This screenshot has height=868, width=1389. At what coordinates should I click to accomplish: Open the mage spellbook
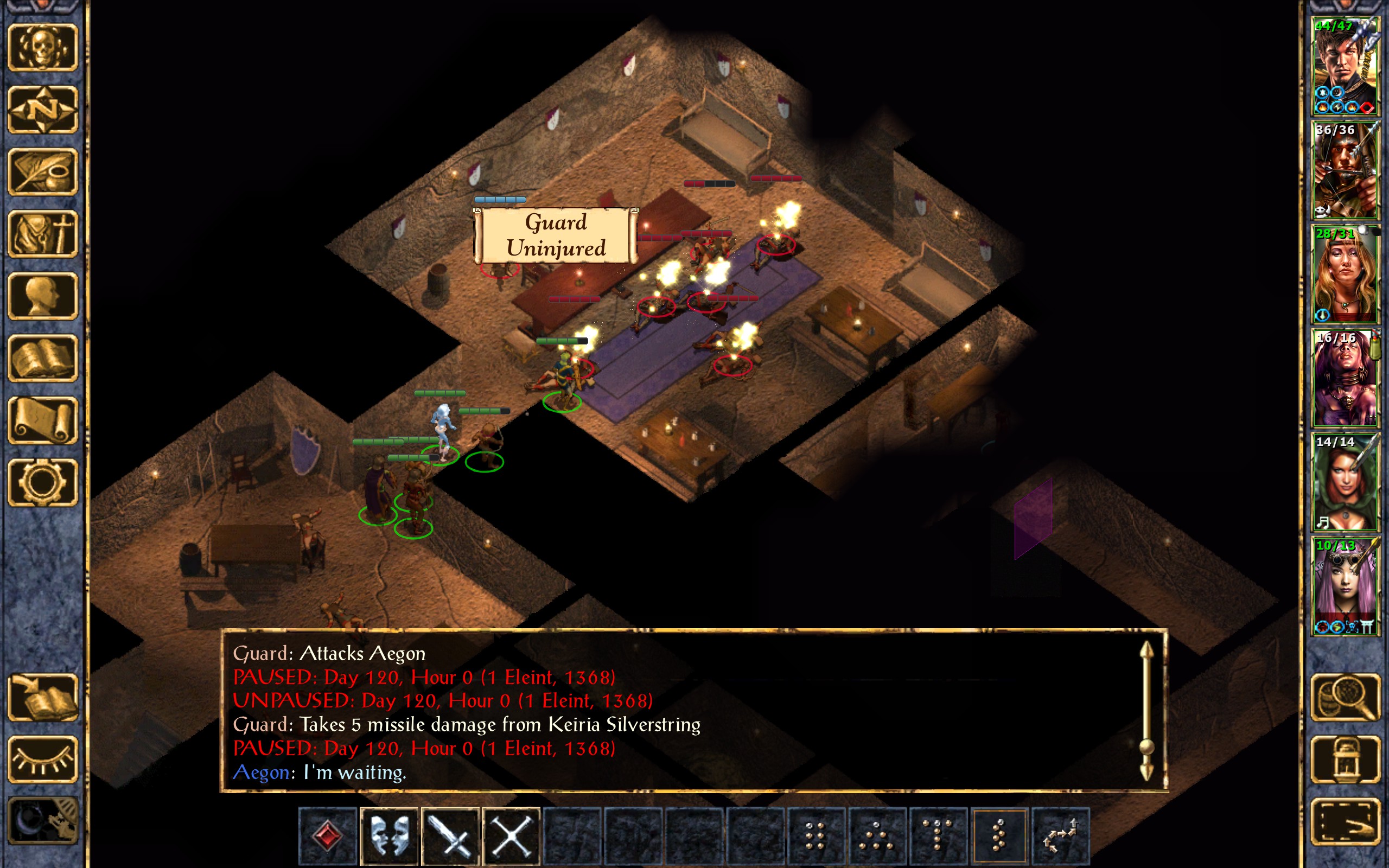[43, 358]
